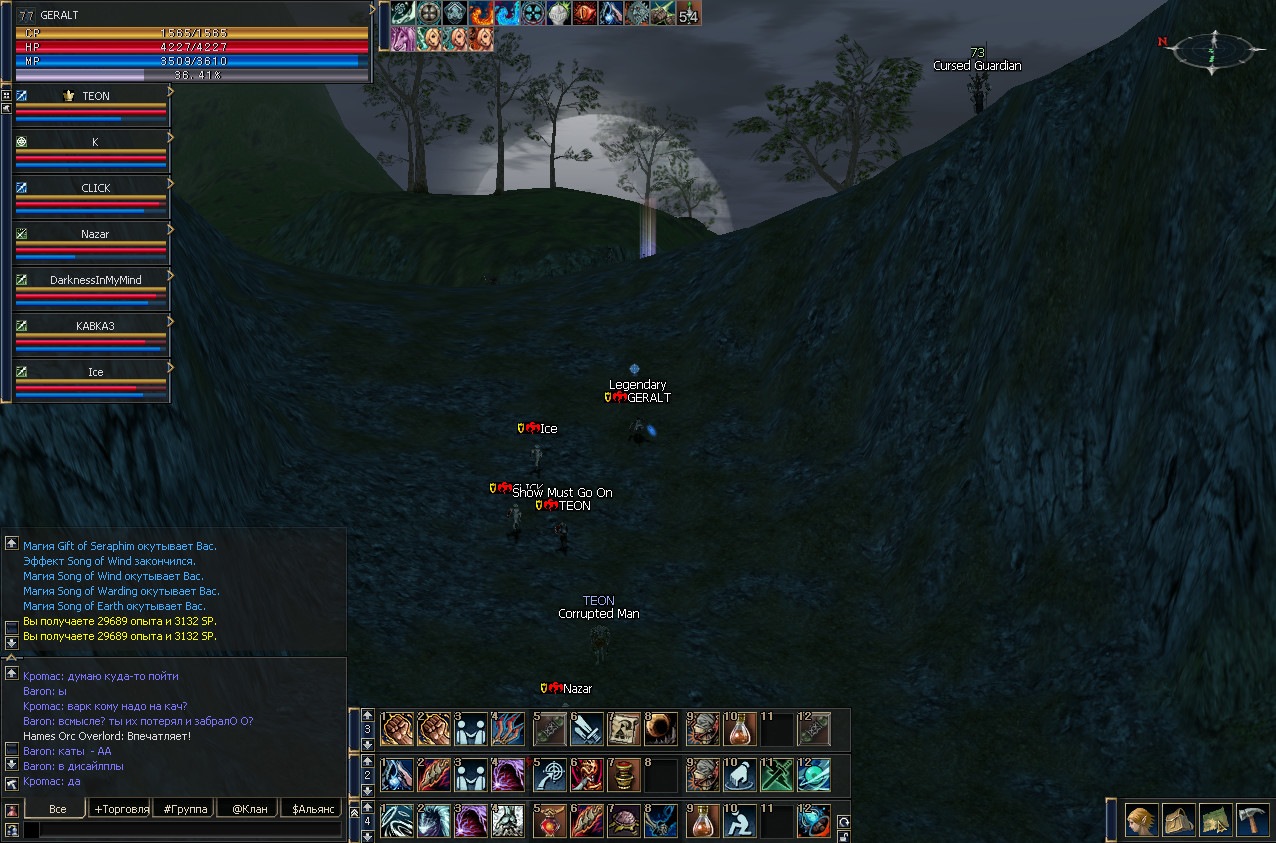The image size is (1276, 843).
Task: Switch to the $Альянс chat tab
Action: (310, 808)
